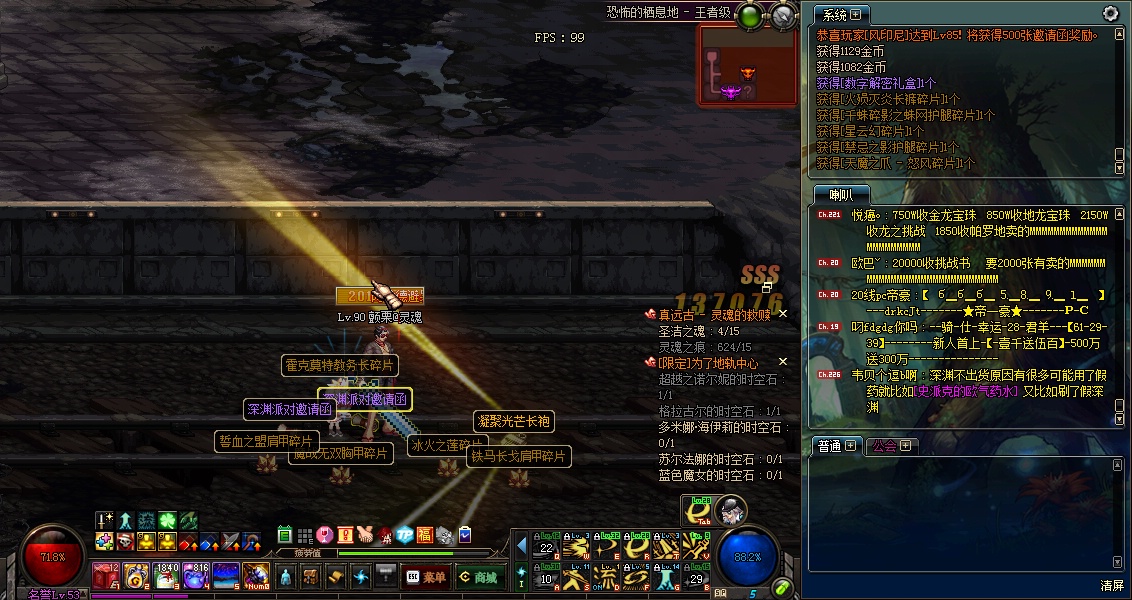The image size is (1132, 600).
Task: Click the green orb button beside the dungeon name
Action: (751, 16)
